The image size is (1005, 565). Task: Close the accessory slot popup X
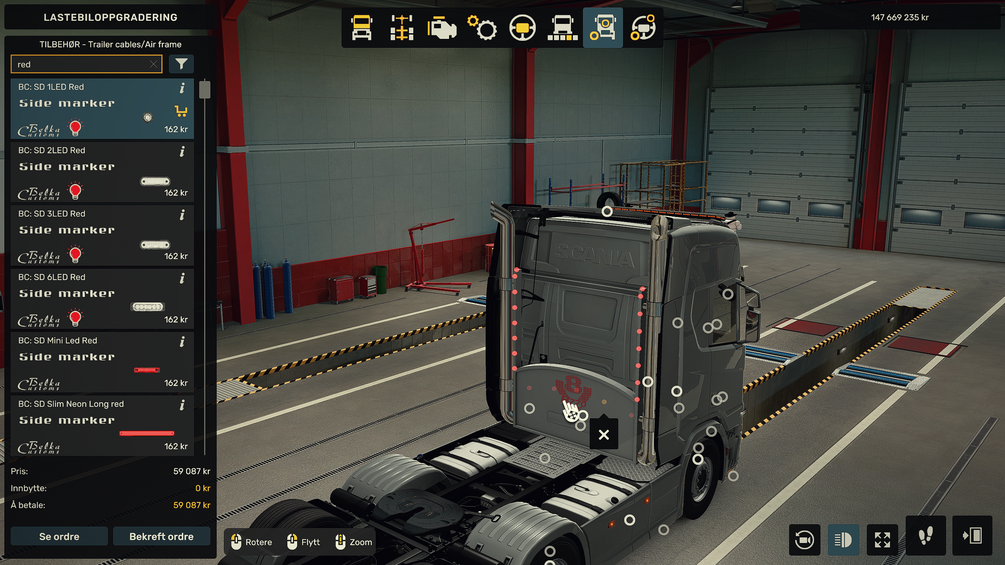(x=603, y=434)
